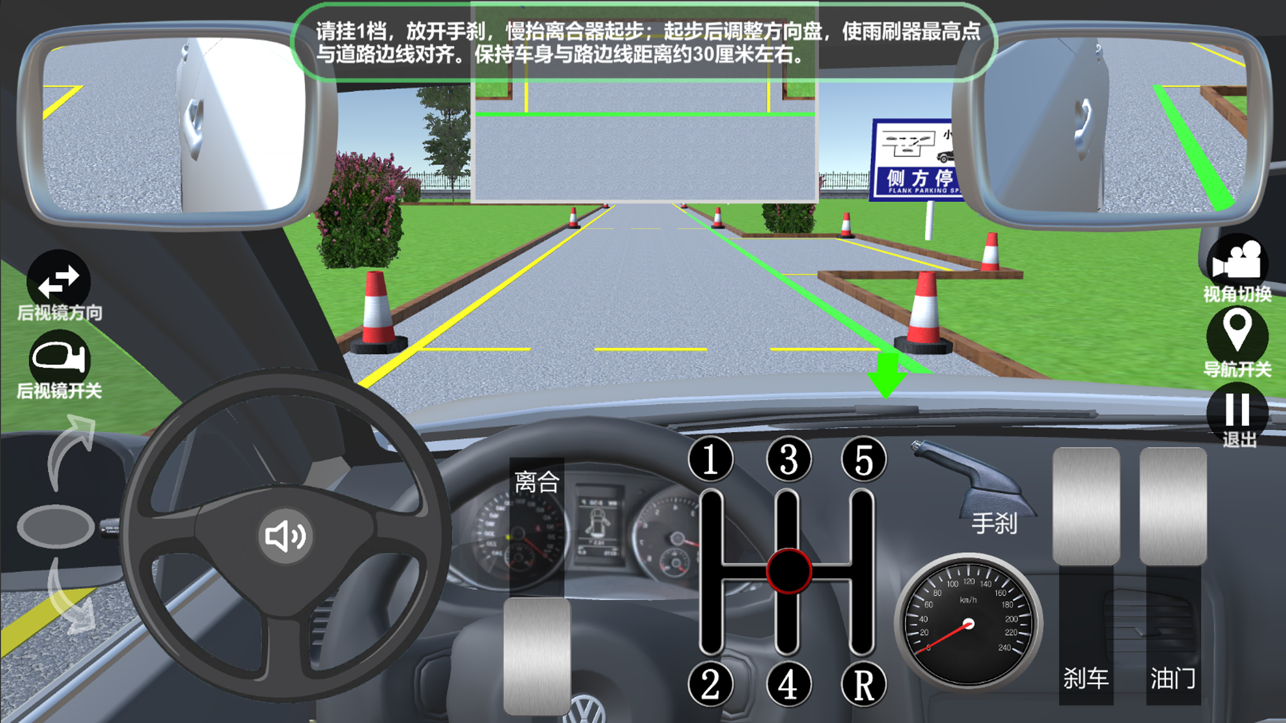The height and width of the screenshot is (723, 1286).
Task: Select gear number 4
Action: 788,684
